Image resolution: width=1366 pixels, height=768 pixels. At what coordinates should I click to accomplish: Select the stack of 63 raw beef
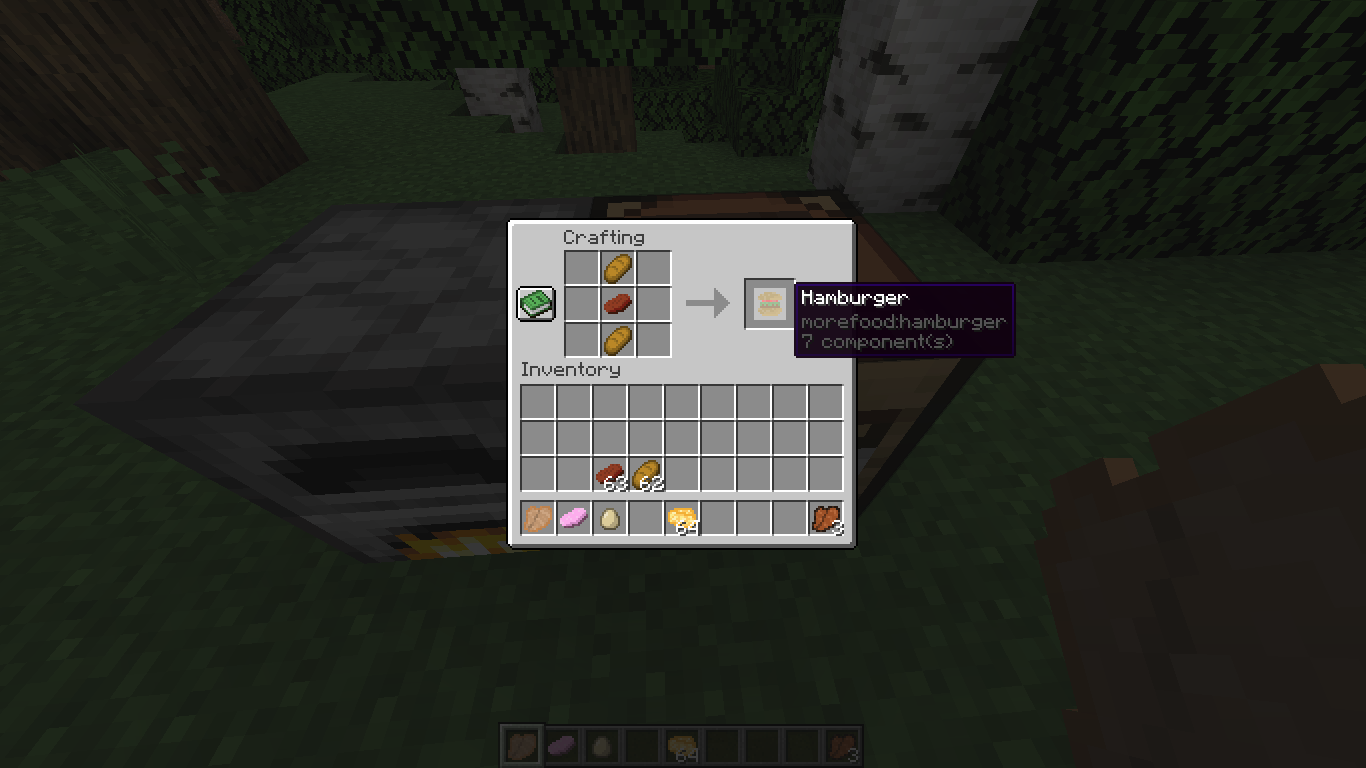[610, 472]
